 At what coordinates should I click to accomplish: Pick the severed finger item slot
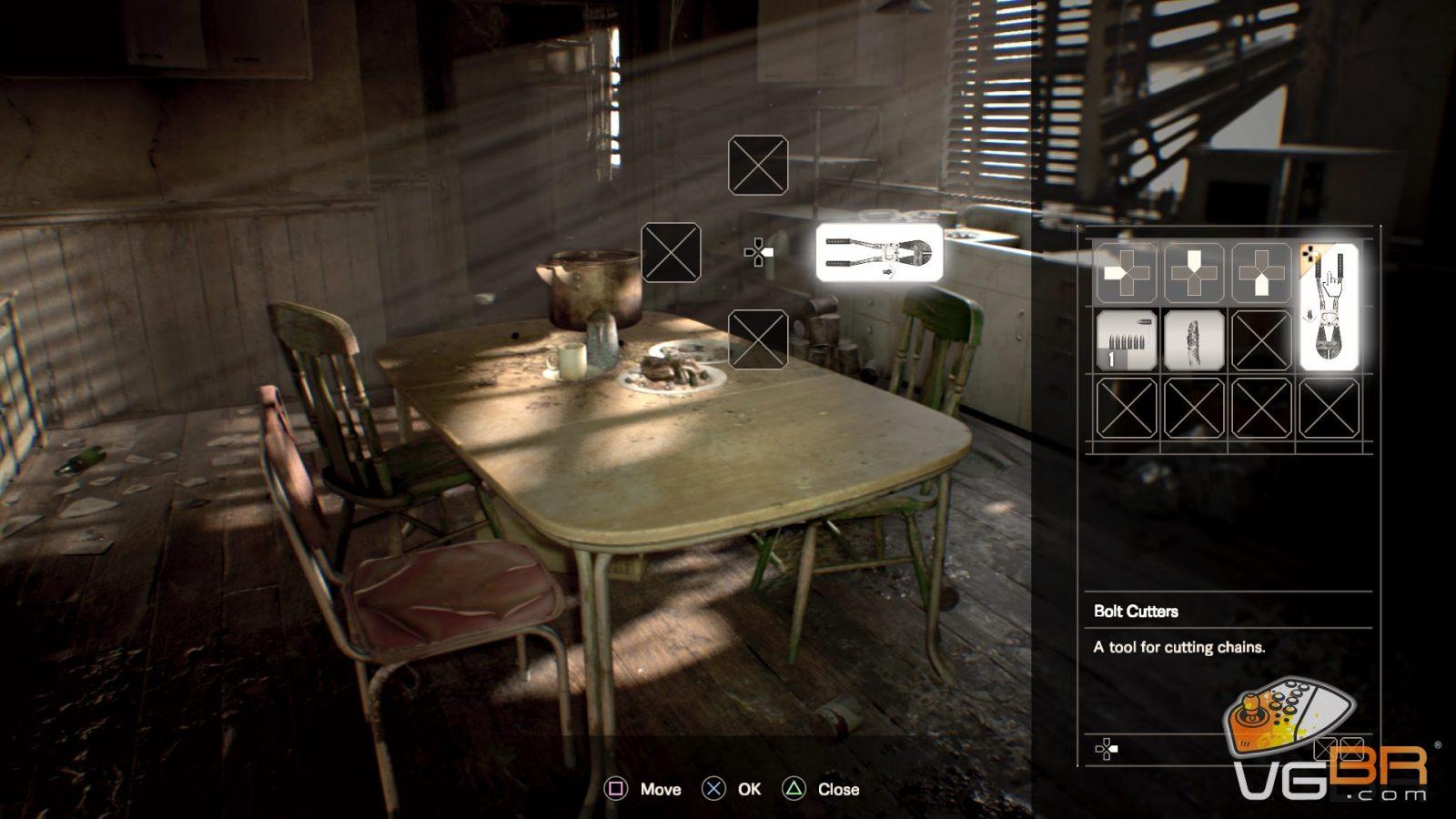click(x=1194, y=340)
